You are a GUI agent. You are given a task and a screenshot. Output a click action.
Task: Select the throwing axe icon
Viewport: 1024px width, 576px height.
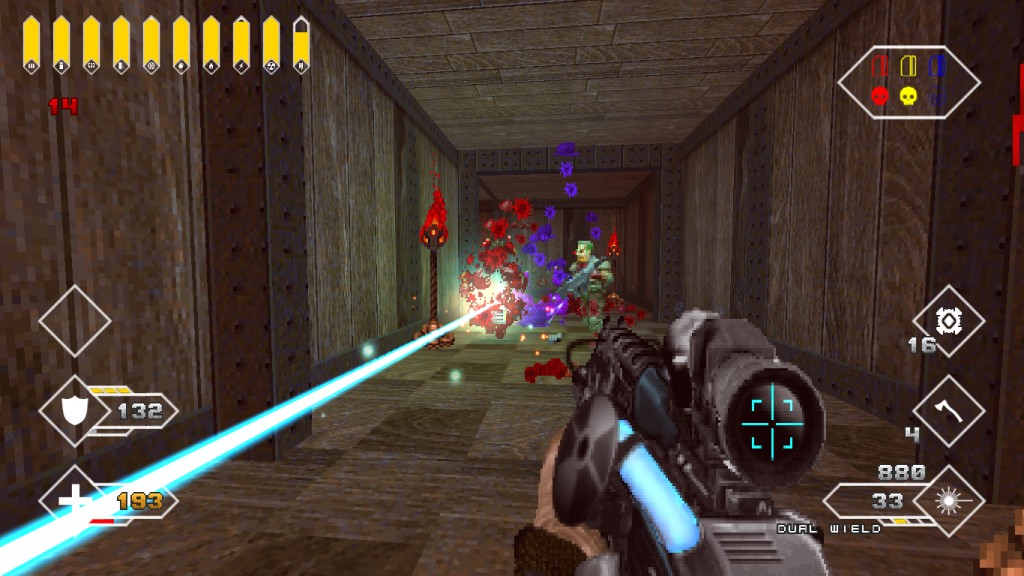[948, 410]
